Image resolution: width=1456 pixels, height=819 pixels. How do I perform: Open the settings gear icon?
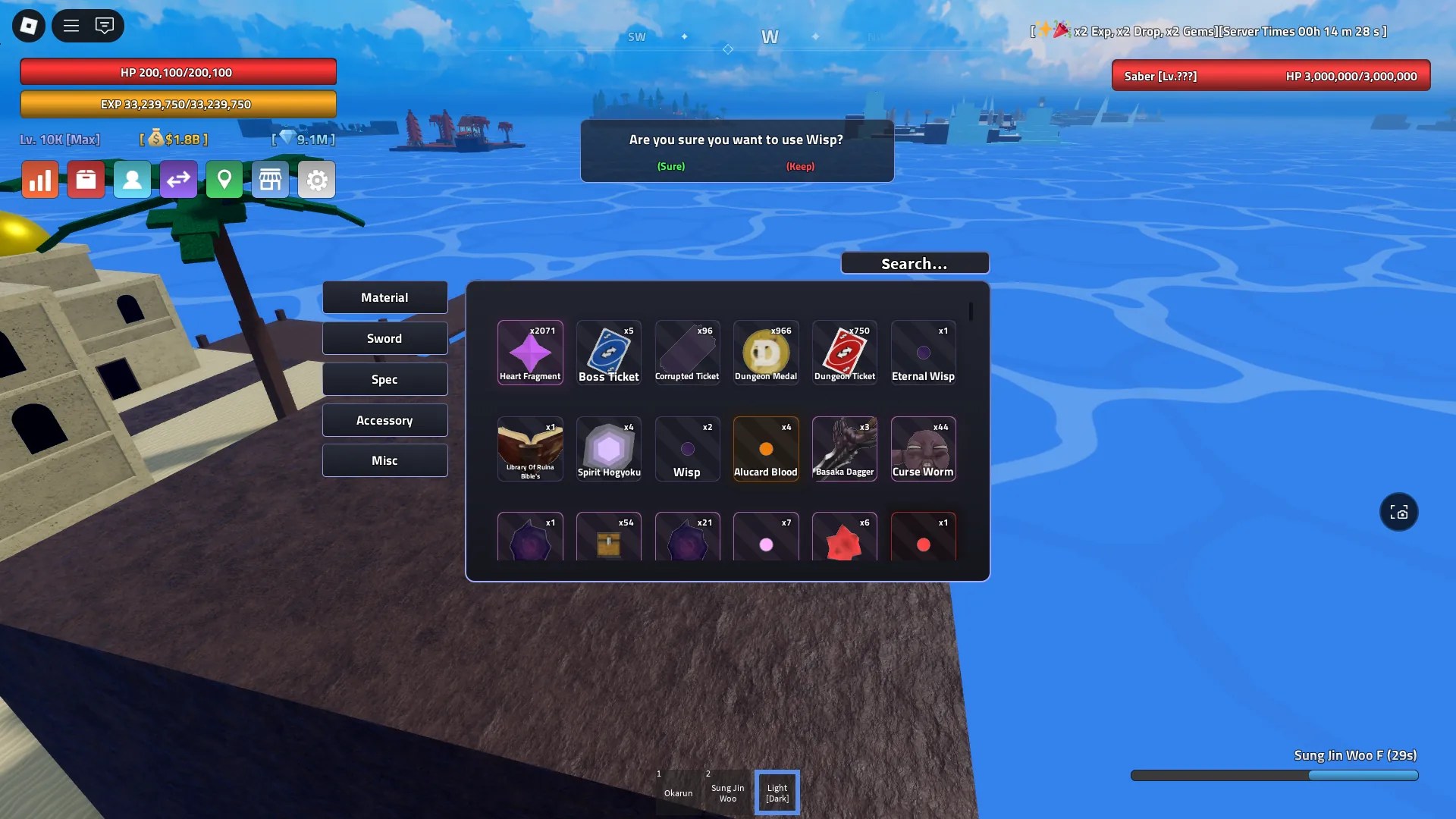point(316,179)
